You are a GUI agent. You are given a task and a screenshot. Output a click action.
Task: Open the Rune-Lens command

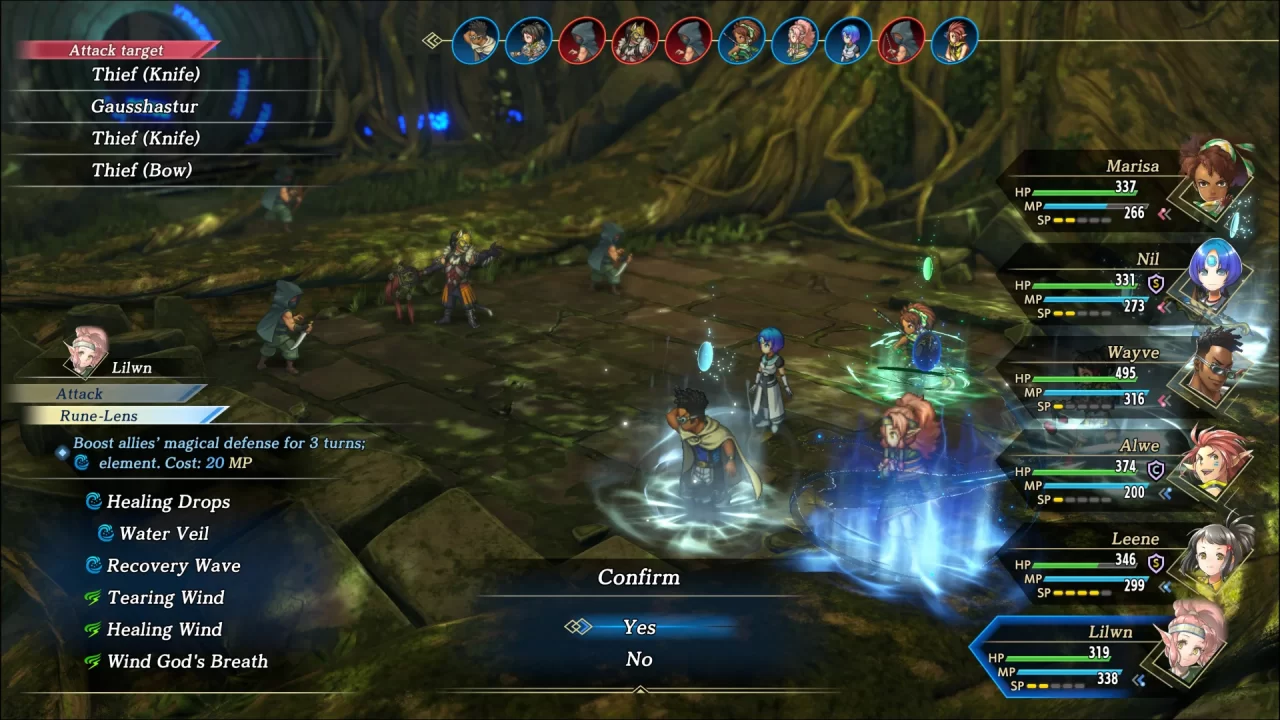(x=98, y=415)
